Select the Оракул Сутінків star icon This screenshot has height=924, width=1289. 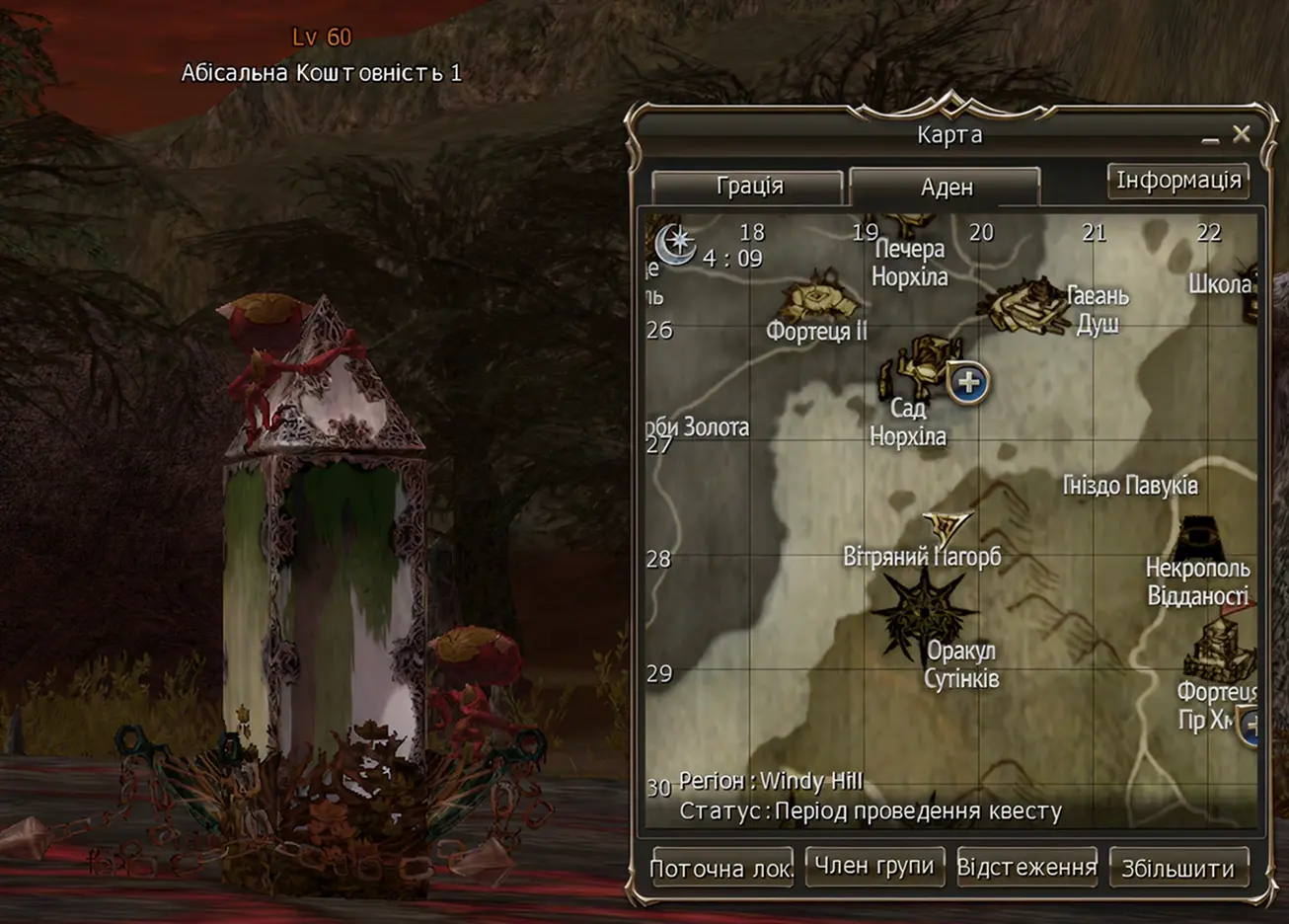pos(924,609)
